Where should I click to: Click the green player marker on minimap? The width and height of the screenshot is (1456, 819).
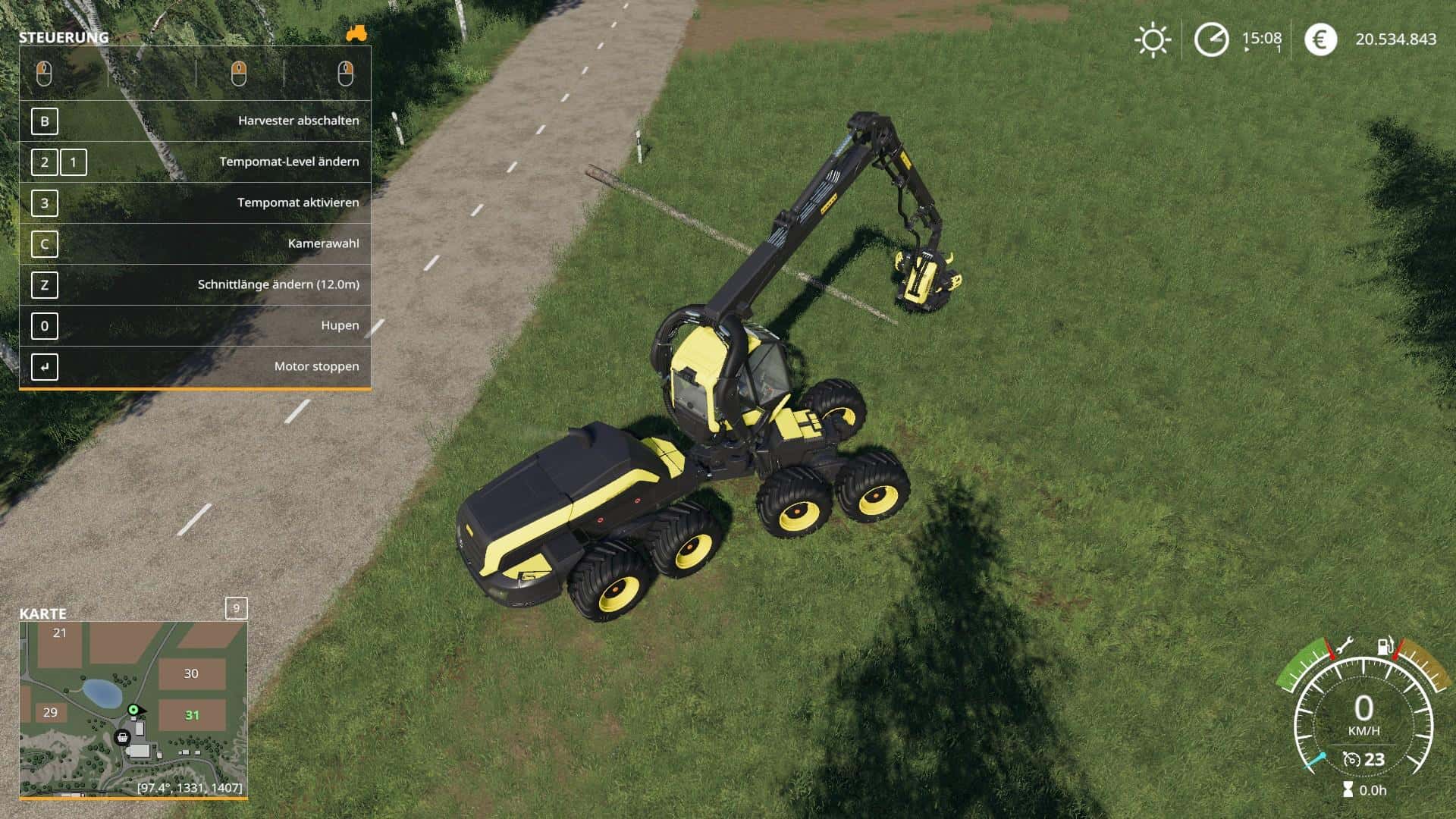coord(134,710)
